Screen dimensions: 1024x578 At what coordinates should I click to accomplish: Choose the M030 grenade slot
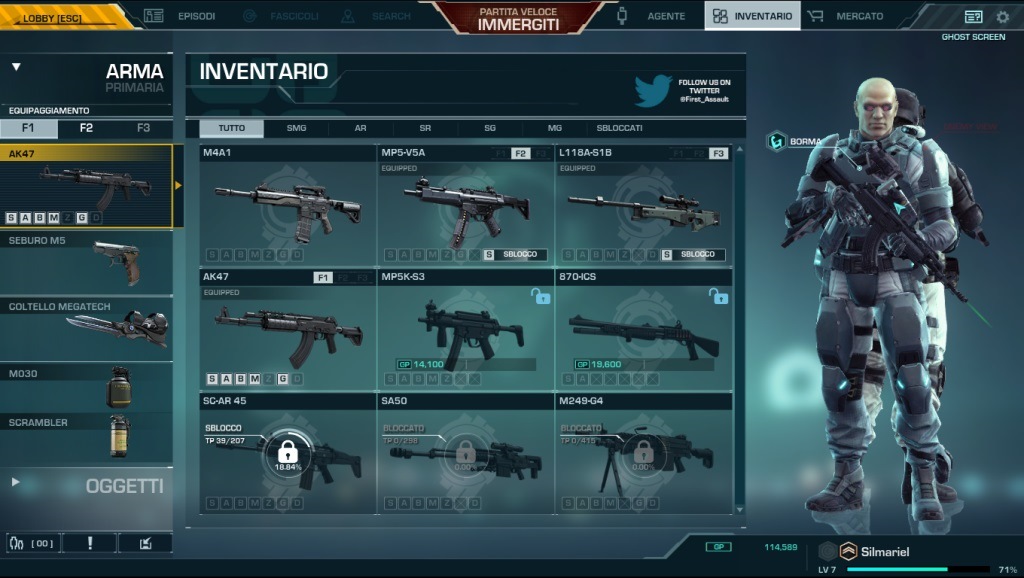[86, 387]
